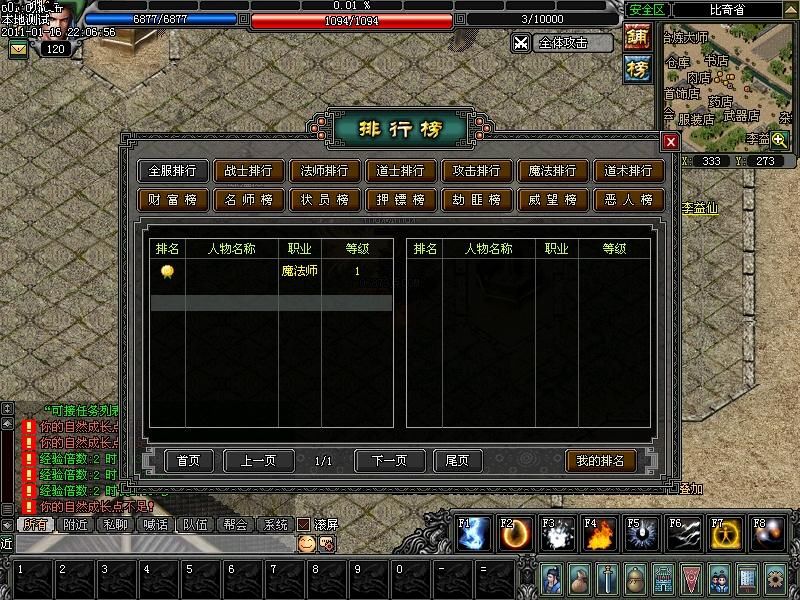Open the shop via the red 铺 icon
Image resolution: width=800 pixels, height=600 pixels.
tap(637, 38)
